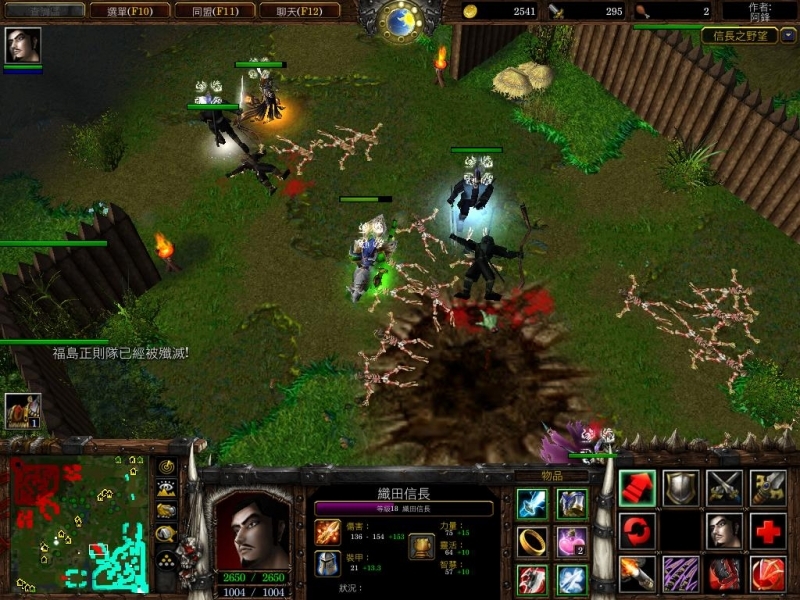Activate the minimap signal ping button
This screenshot has width=800, height=600.
(167, 467)
